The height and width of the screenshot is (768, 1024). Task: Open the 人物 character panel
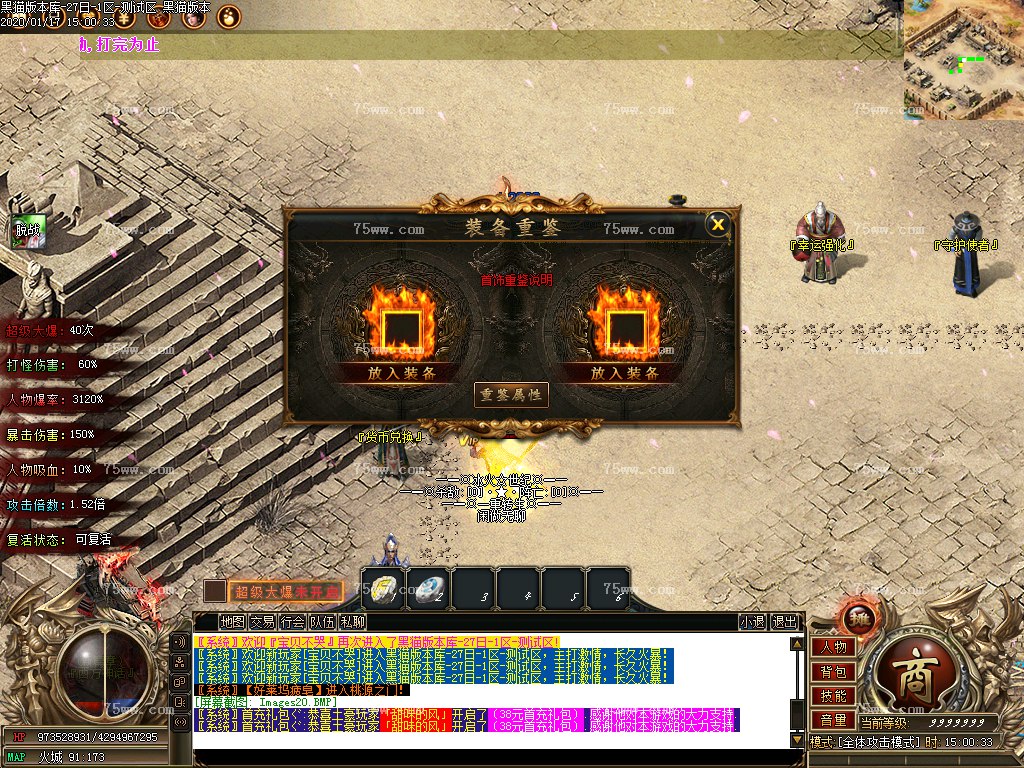(x=832, y=647)
